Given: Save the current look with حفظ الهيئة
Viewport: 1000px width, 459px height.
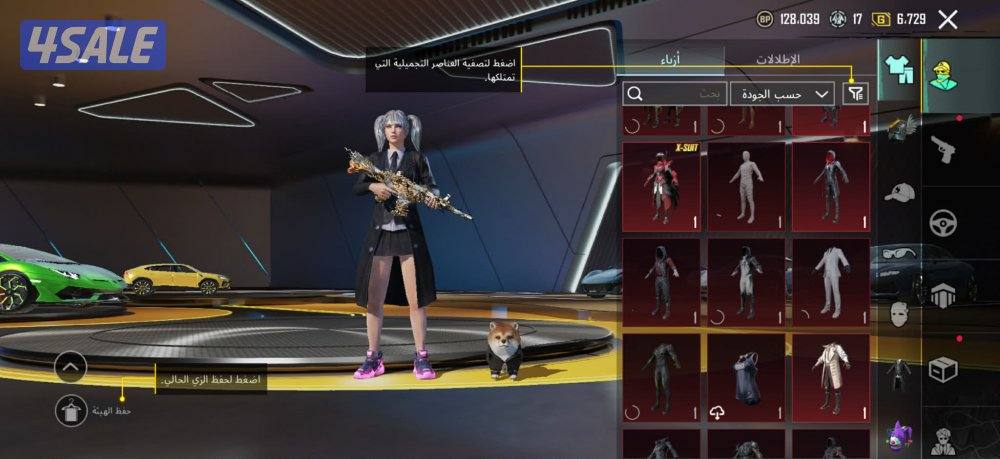Looking at the screenshot, I should click(x=71, y=410).
